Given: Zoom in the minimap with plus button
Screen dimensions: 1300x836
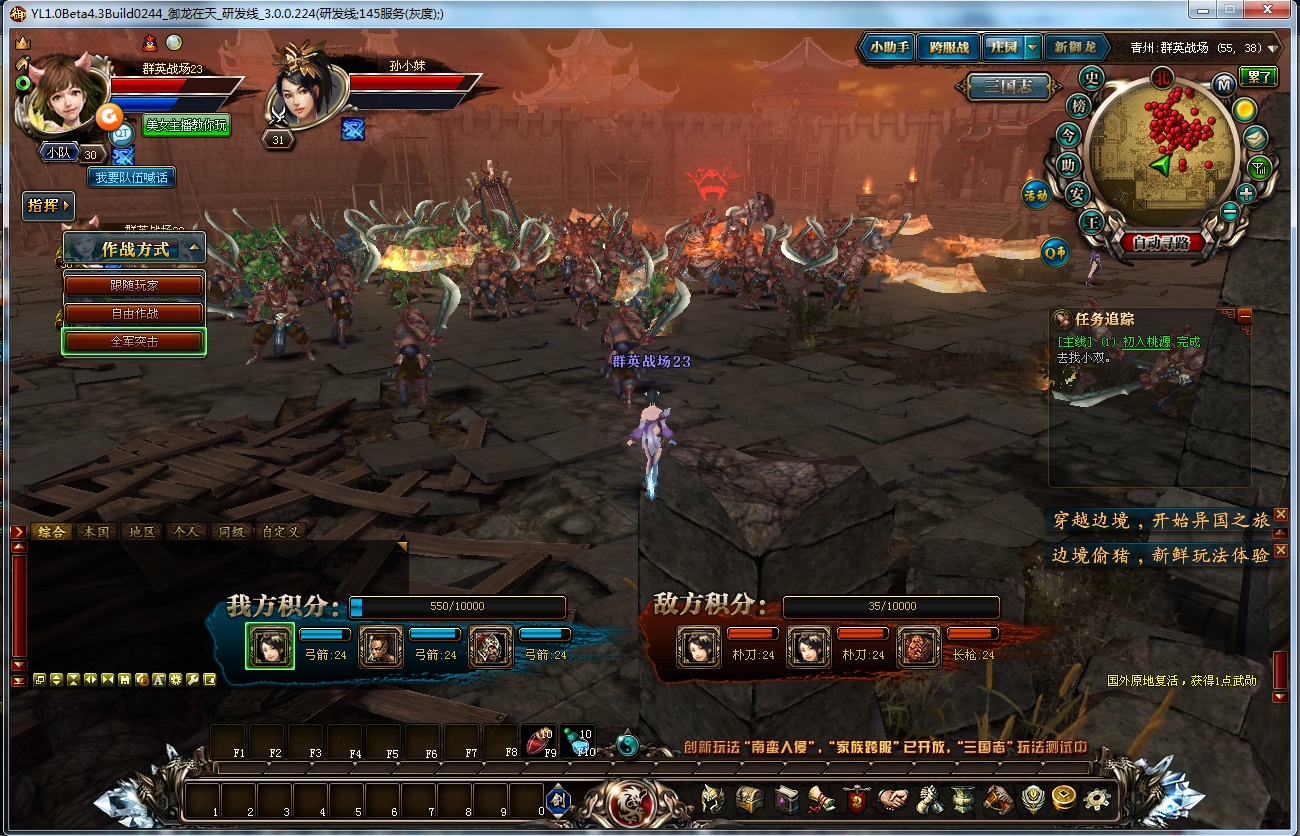Looking at the screenshot, I should [1246, 194].
